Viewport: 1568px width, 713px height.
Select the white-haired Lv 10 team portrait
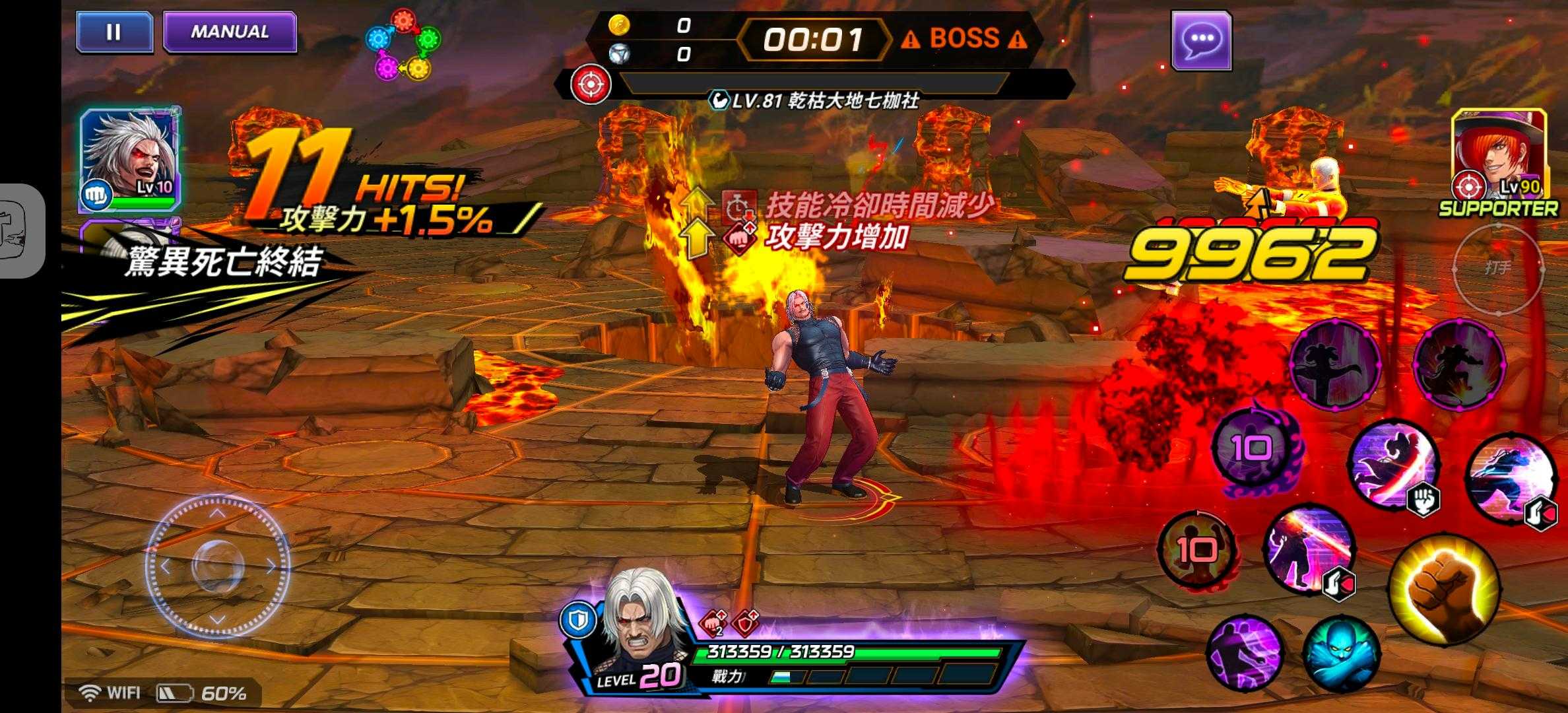[130, 158]
